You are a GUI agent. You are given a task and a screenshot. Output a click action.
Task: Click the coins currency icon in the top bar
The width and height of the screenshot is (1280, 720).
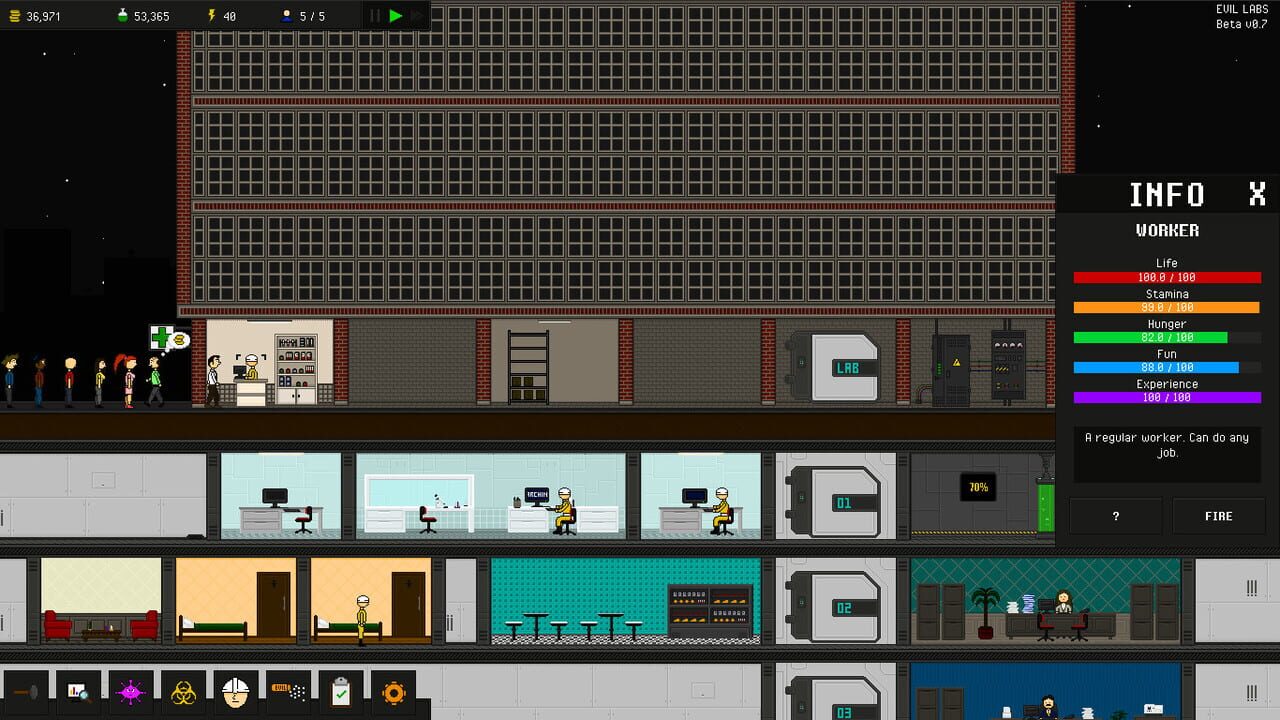pos(13,15)
